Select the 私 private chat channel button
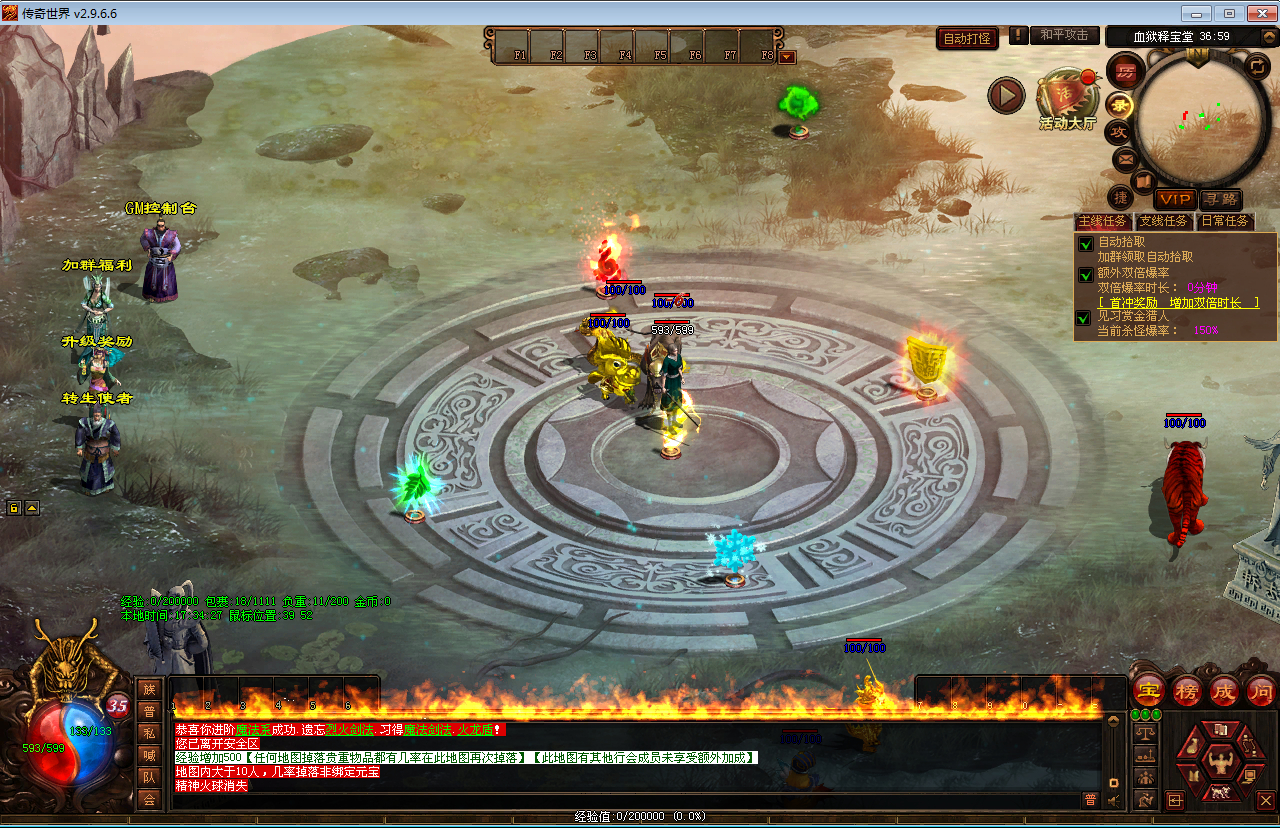Screen dimensions: 1280x828 150,733
